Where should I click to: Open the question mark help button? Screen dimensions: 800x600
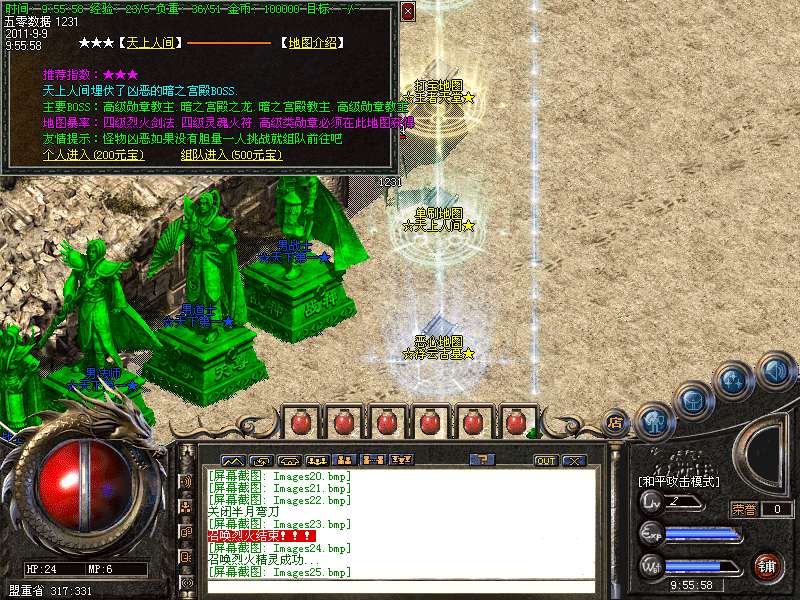483,460
